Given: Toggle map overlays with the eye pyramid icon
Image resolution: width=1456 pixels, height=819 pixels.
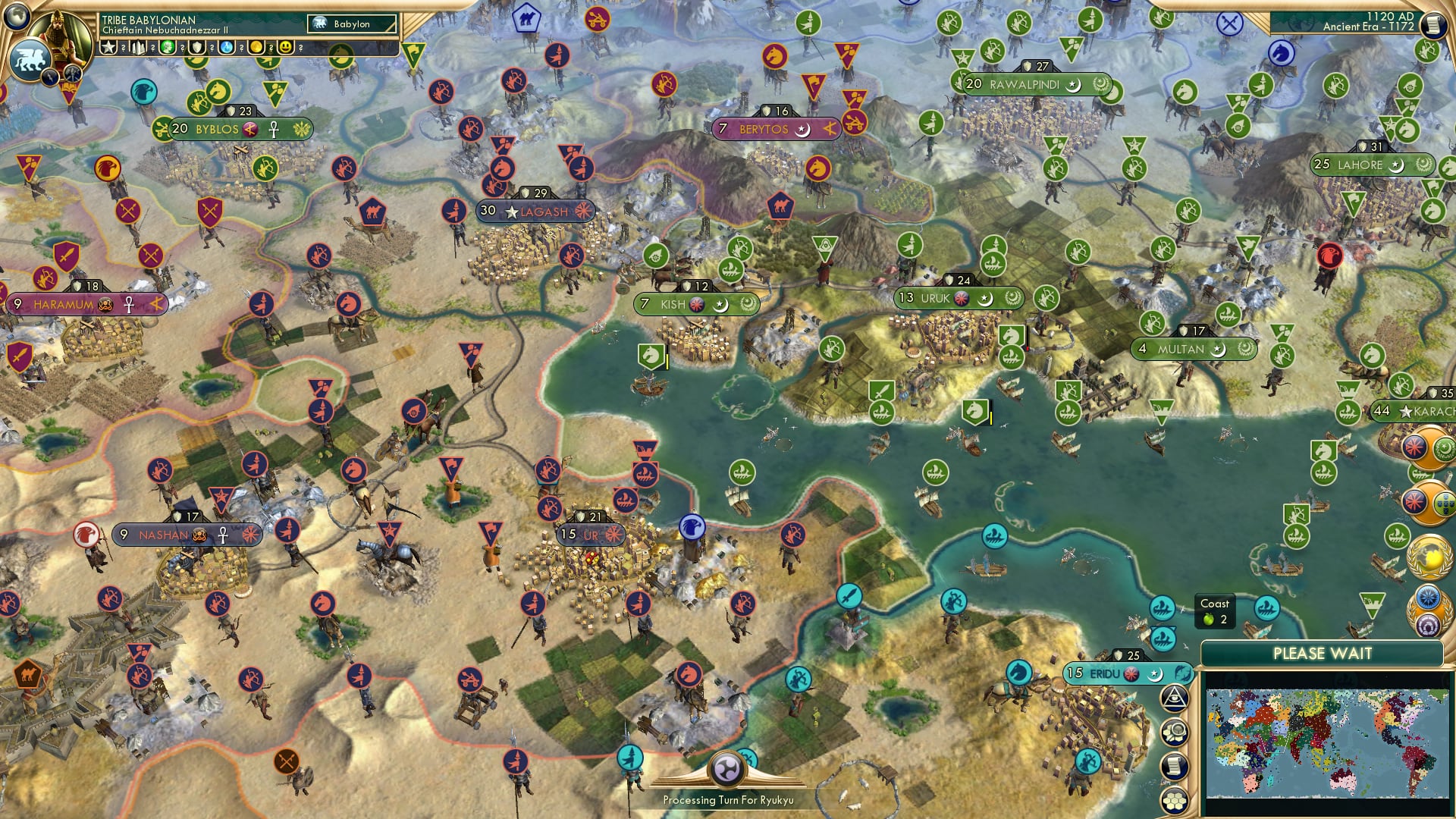Looking at the screenshot, I should click(1175, 698).
